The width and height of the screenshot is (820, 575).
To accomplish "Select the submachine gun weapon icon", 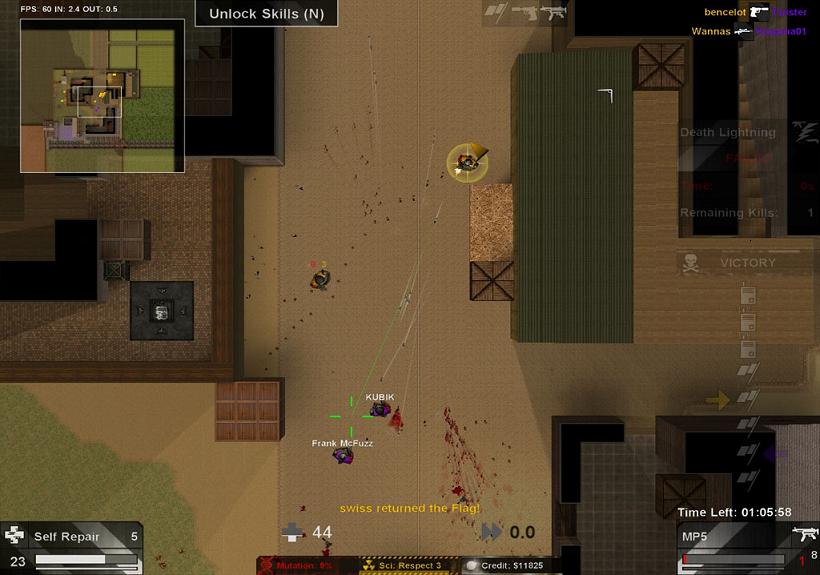I will (x=553, y=12).
